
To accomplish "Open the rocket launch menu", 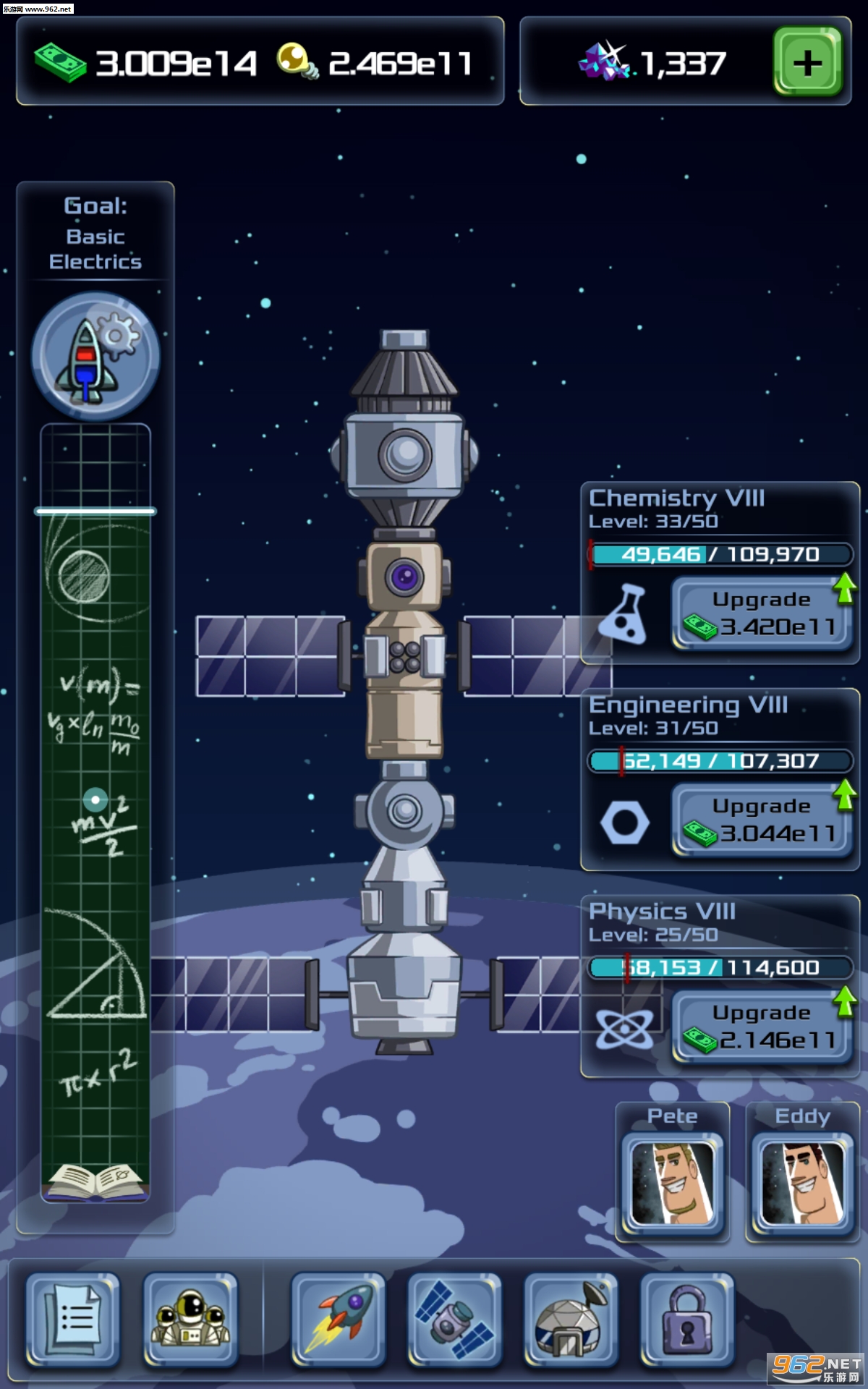I will click(x=338, y=1320).
